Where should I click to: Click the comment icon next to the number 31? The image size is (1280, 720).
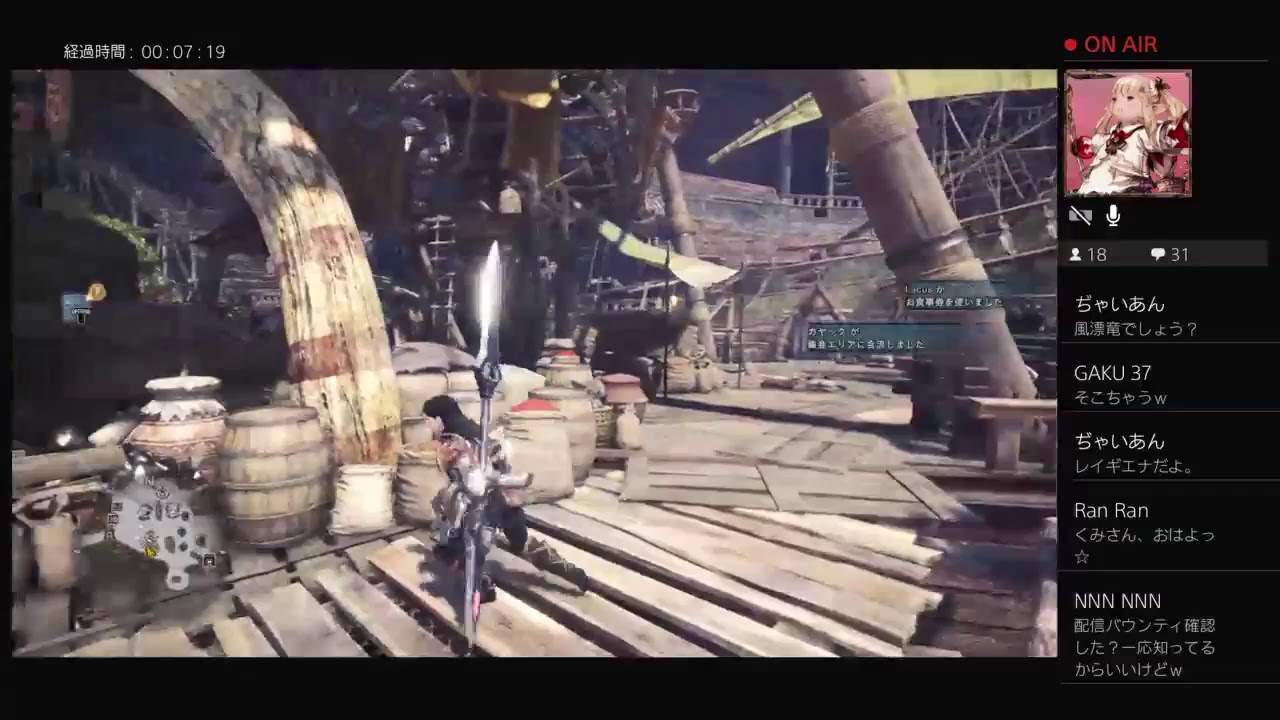click(x=1157, y=254)
